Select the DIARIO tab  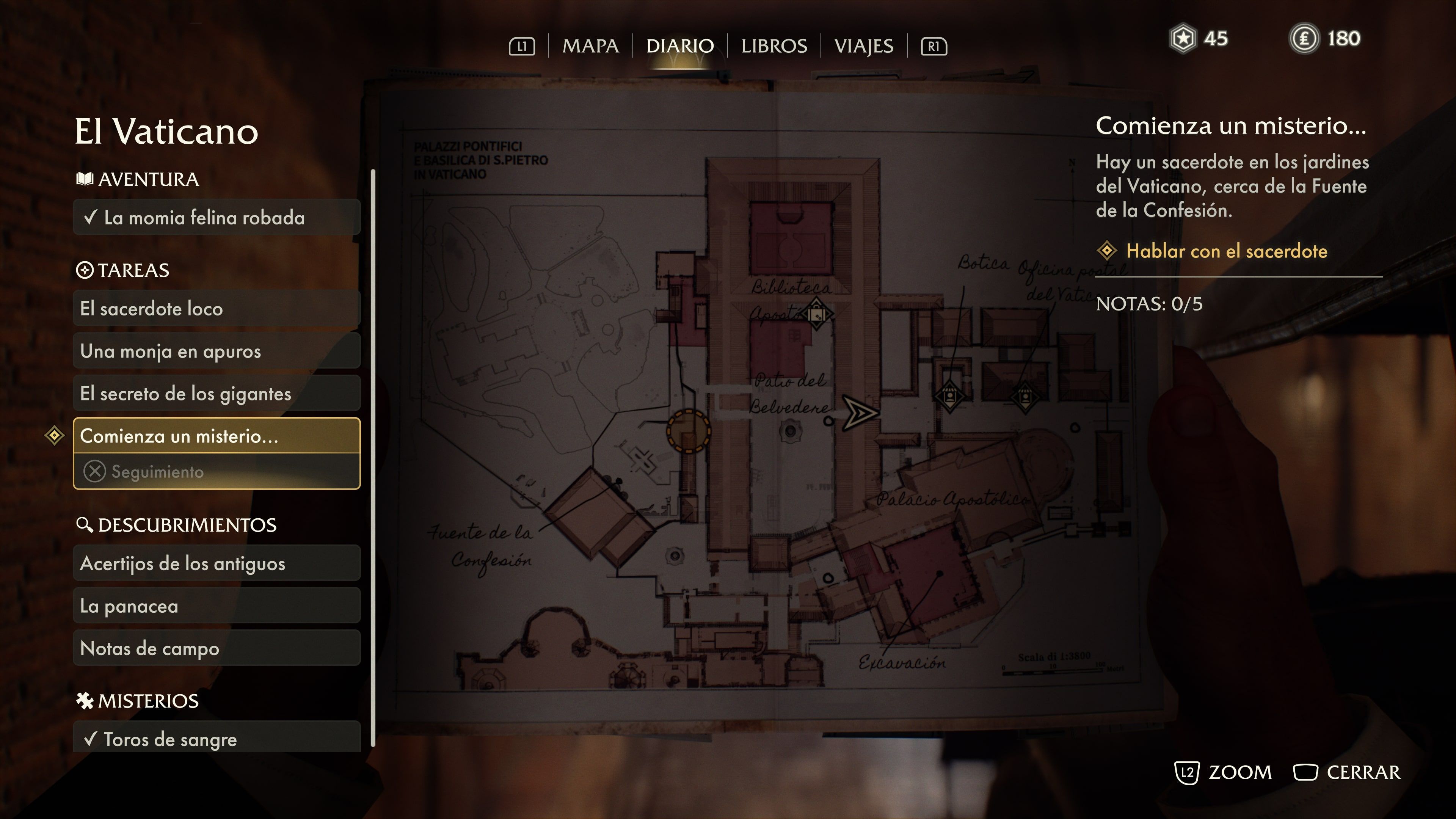[680, 46]
